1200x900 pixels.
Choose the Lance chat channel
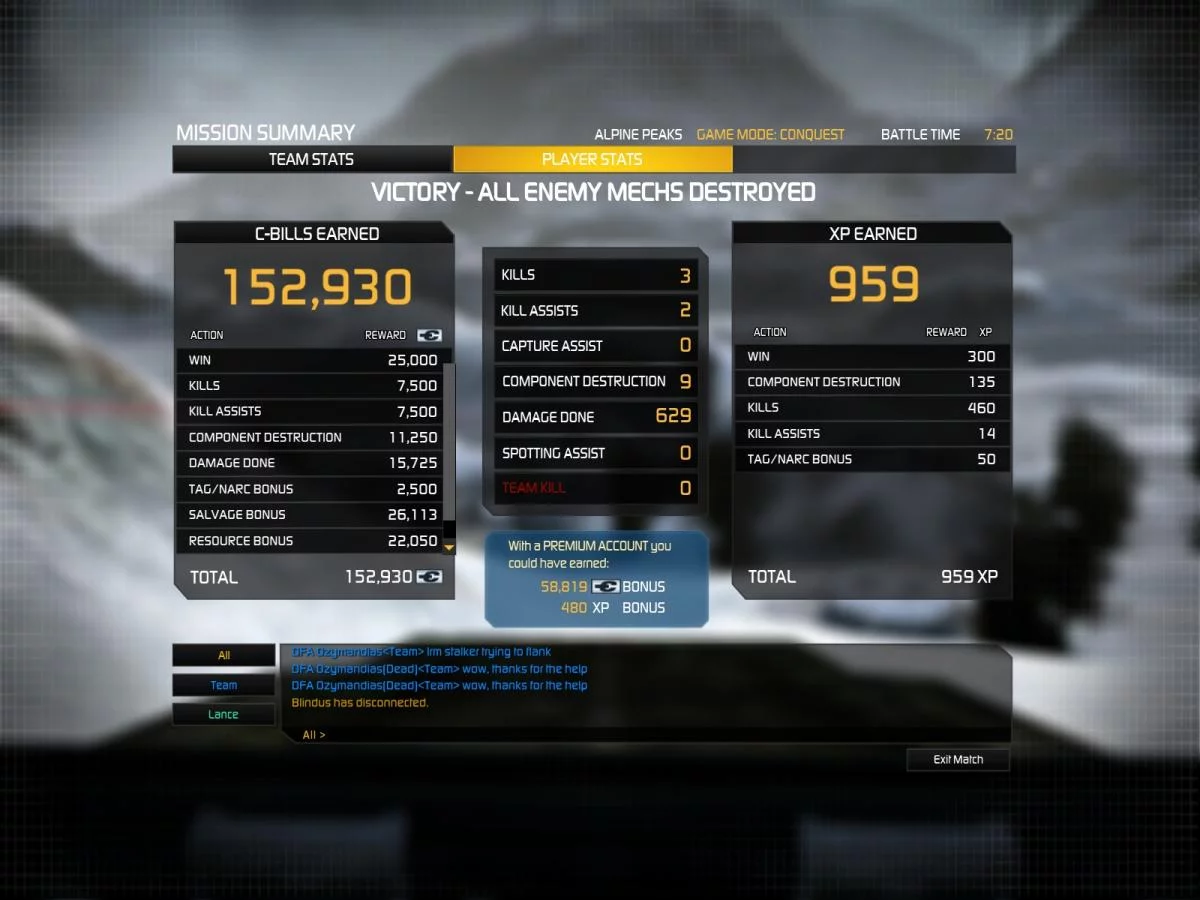click(x=224, y=714)
